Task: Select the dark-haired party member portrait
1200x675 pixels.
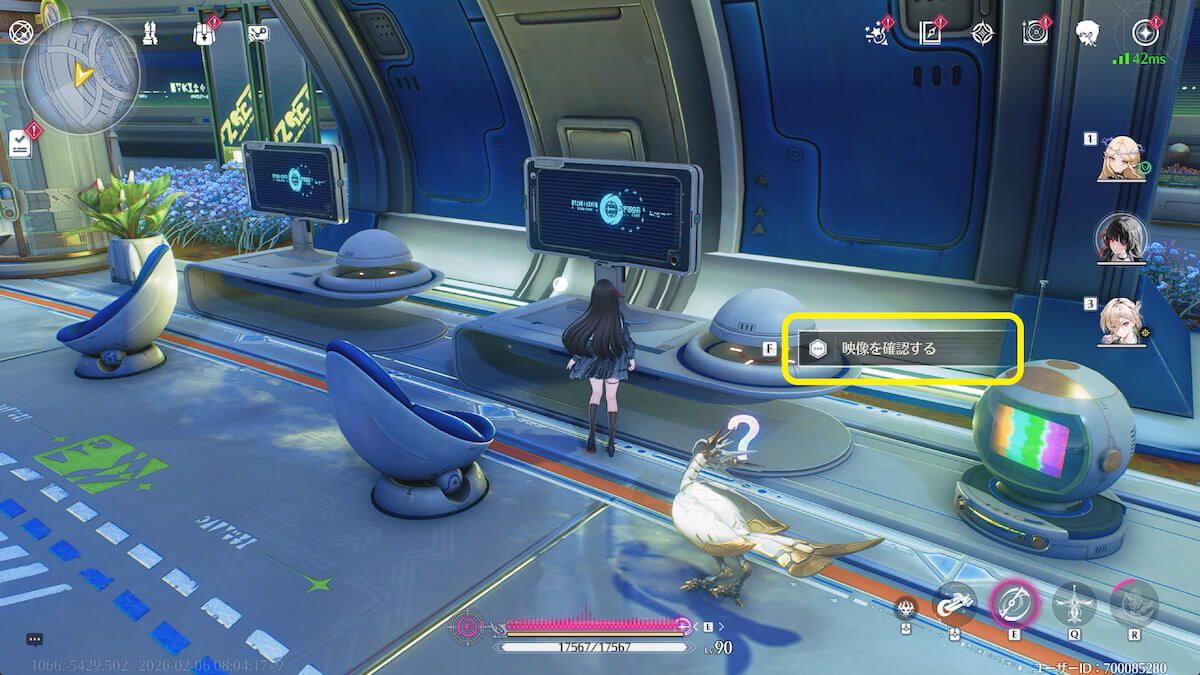Action: tap(1122, 238)
